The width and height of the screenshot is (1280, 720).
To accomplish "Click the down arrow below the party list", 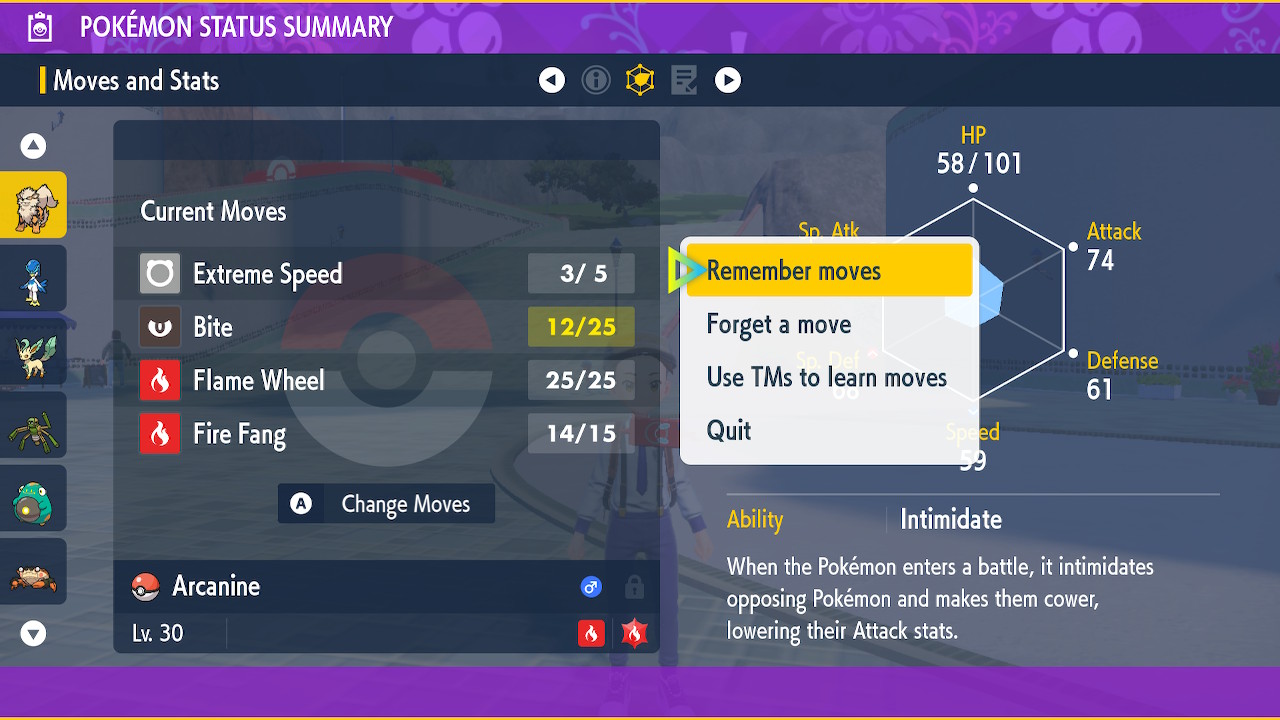I will tap(33, 633).
